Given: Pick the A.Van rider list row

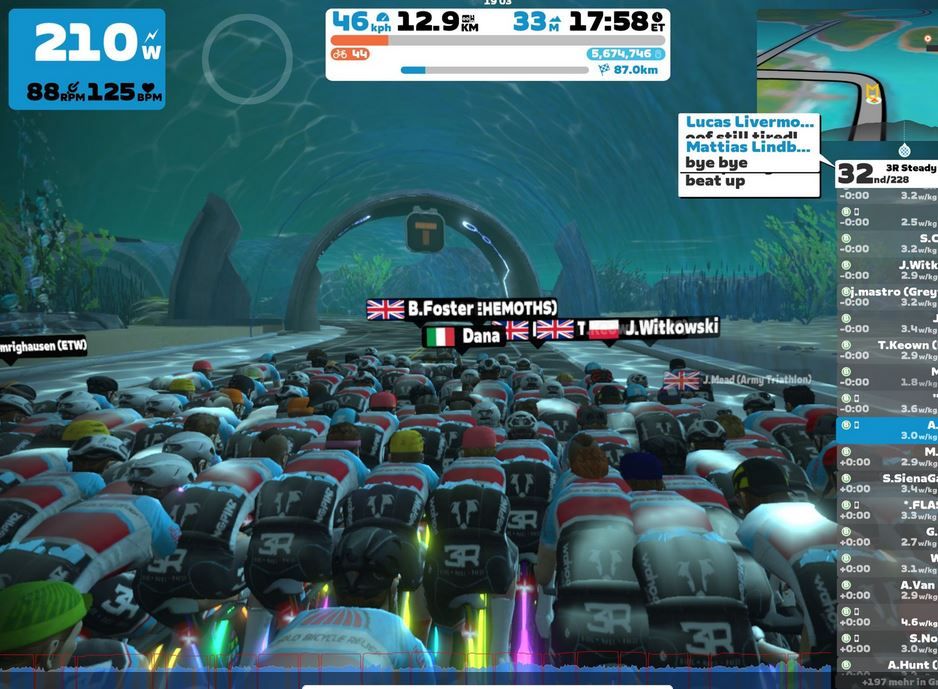Looking at the screenshot, I should 887,591.
